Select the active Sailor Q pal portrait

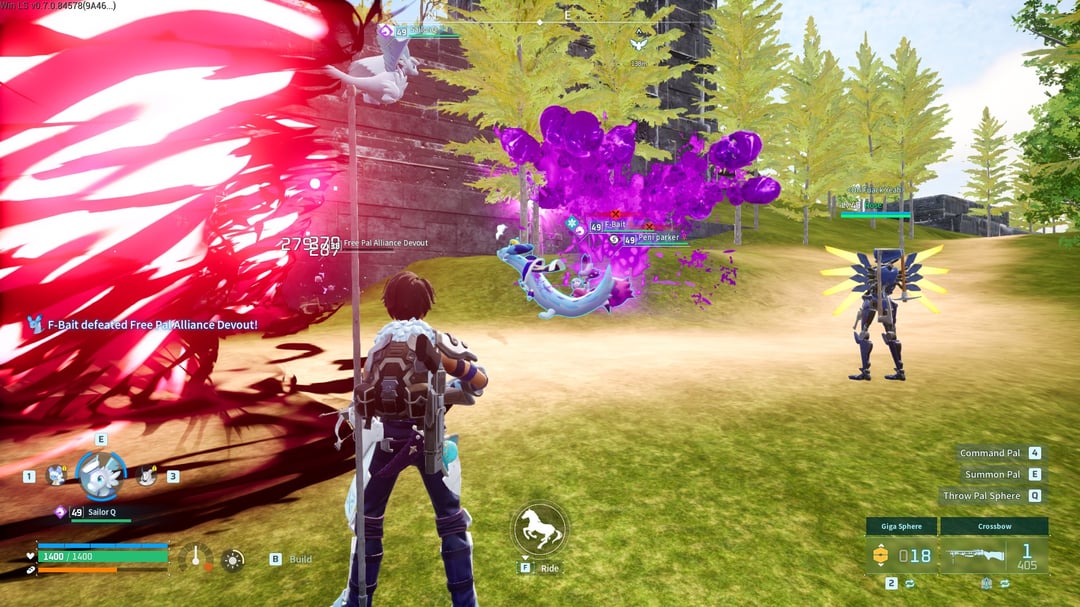point(101,476)
